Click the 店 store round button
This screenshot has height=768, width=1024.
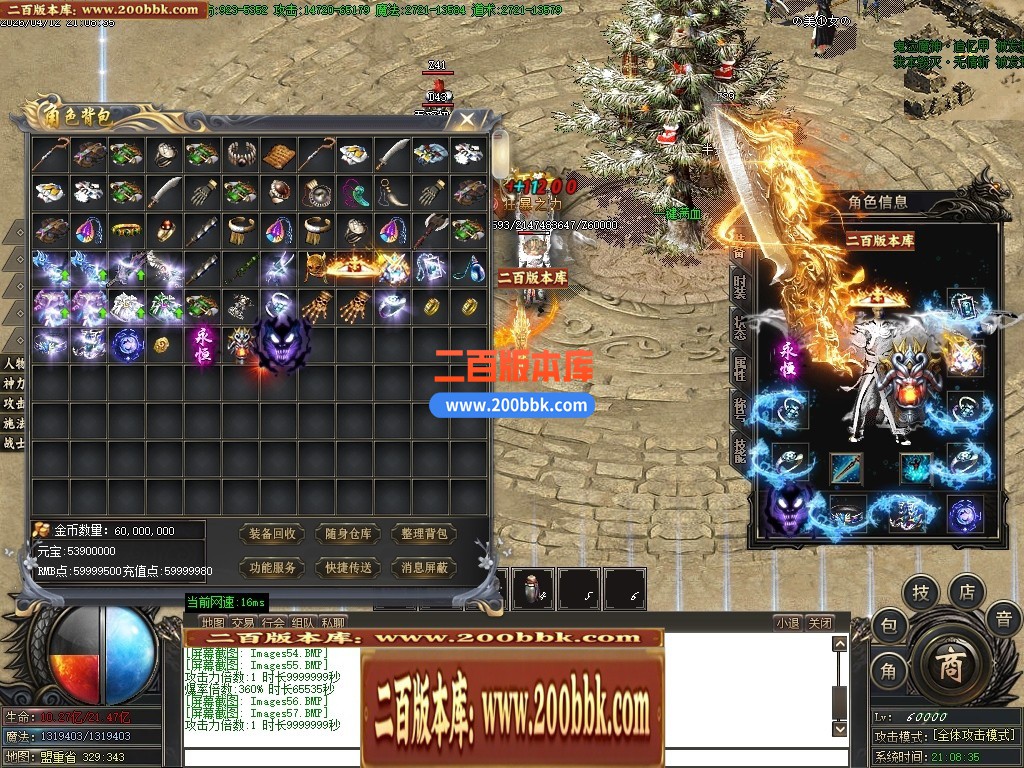click(x=967, y=591)
